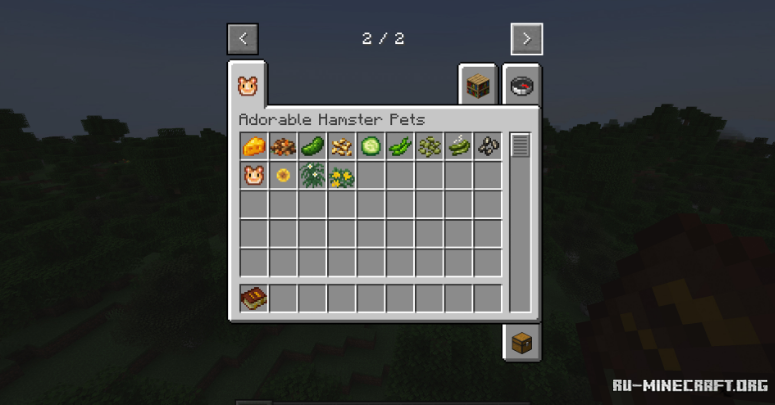Open the bookshelf creative tab

(476, 87)
